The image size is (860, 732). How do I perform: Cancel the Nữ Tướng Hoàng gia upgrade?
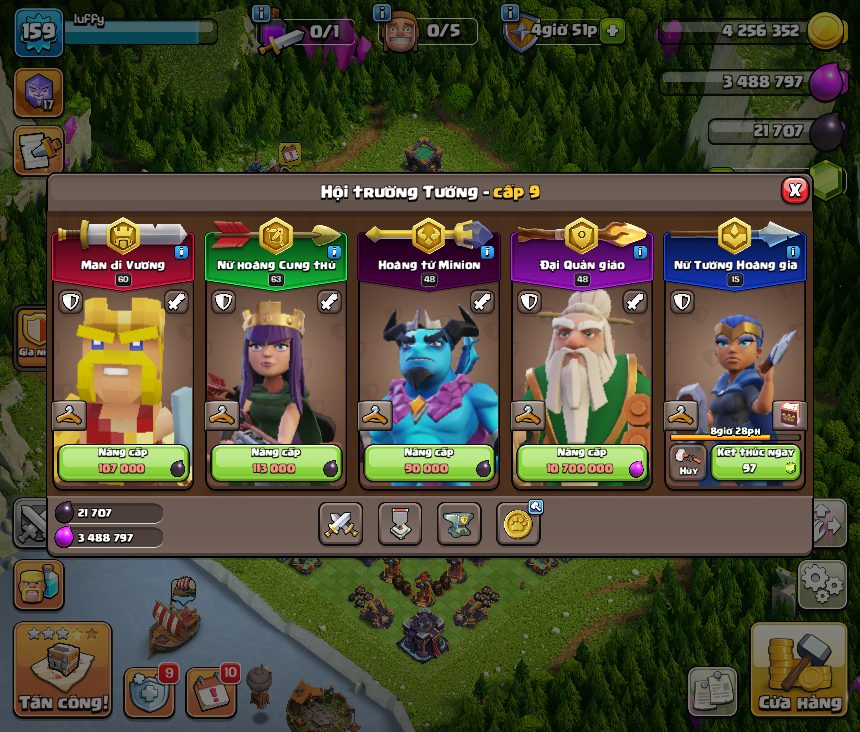click(687, 462)
